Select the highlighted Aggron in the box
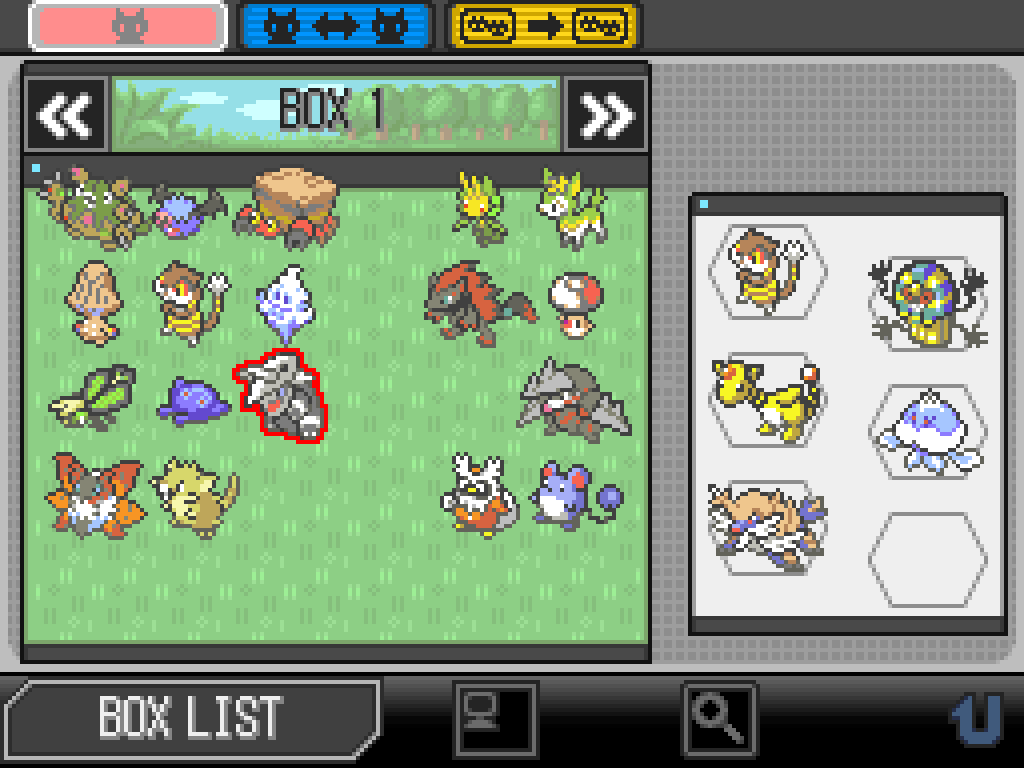The height and width of the screenshot is (768, 1024). click(281, 397)
